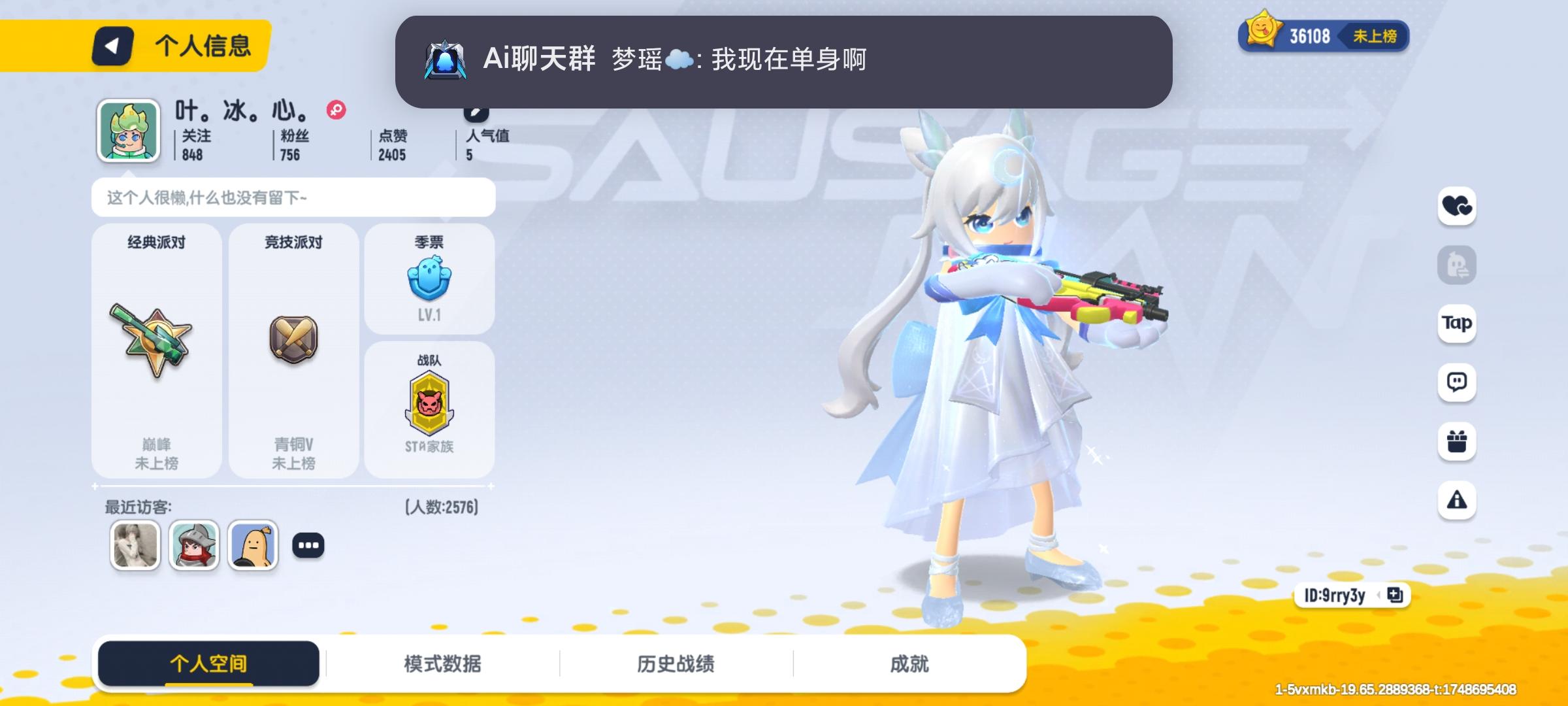The image size is (1568, 706).
Task: Open the chat bubble icon on the right
Action: click(1458, 382)
